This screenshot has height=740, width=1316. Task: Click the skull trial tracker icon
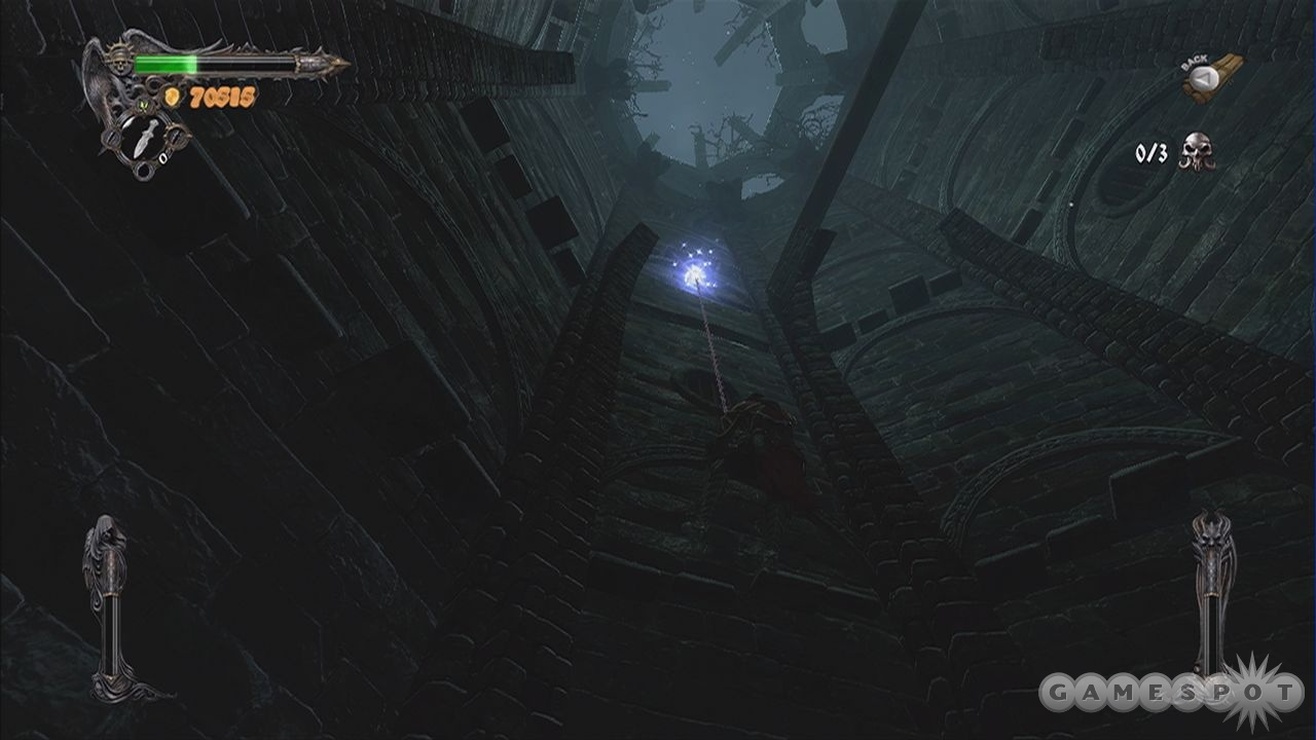(x=1196, y=152)
